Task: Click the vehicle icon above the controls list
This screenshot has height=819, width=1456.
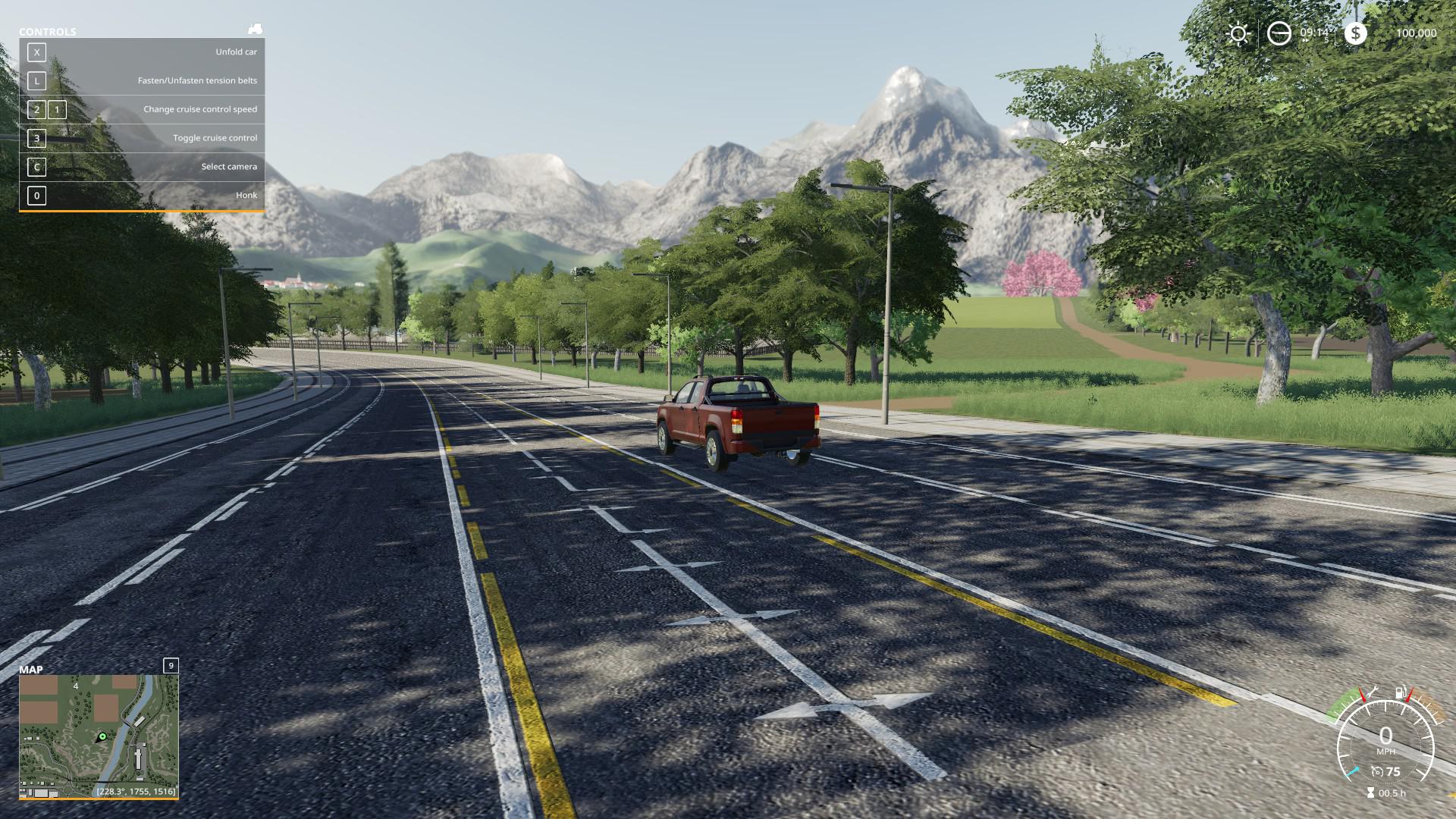Action: tap(255, 30)
